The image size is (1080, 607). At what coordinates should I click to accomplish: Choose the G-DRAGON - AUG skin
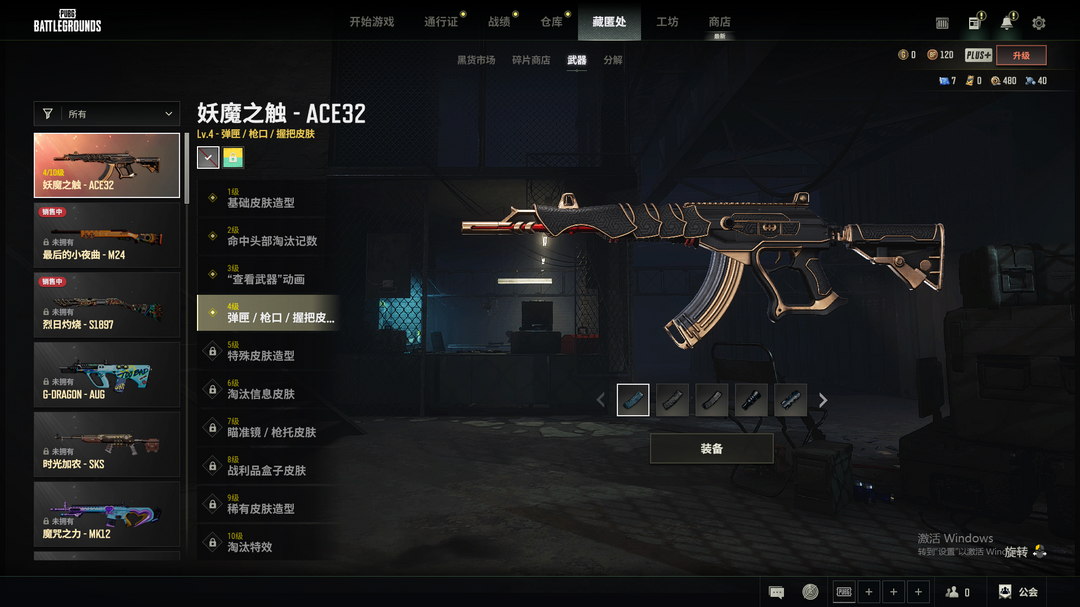click(x=107, y=374)
